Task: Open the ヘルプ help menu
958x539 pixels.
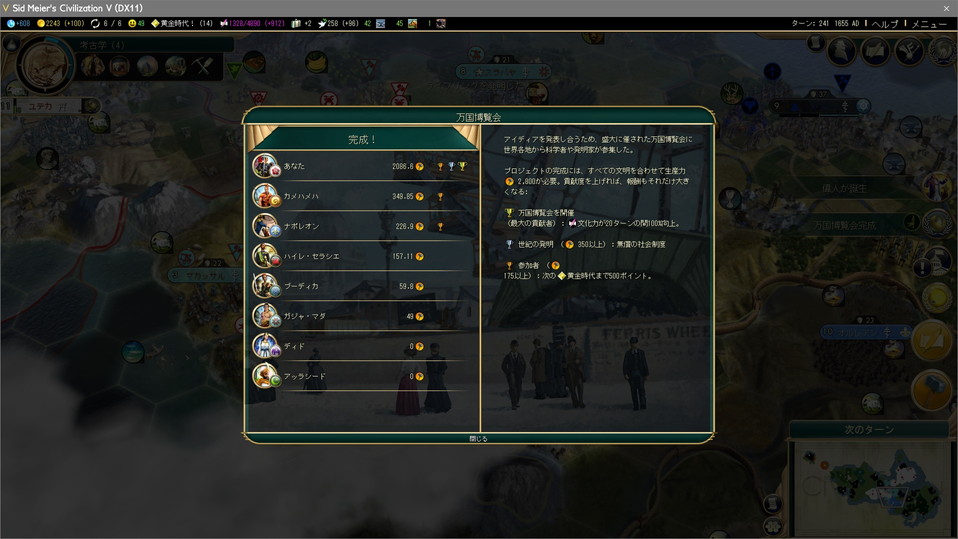Action: click(x=884, y=24)
